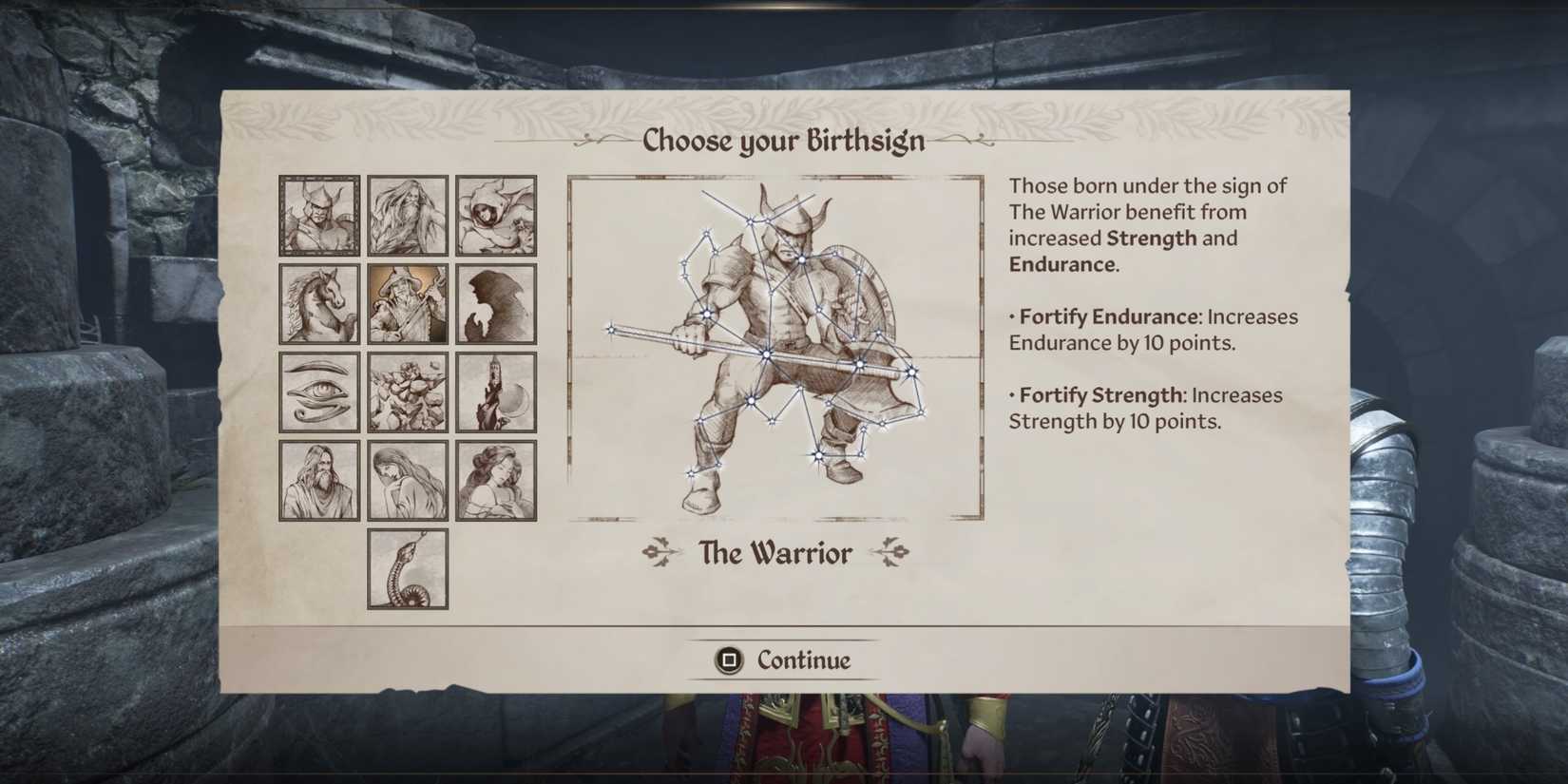This screenshot has height=784, width=1568.
Task: Select The Tower birthsign icon
Action: pyautogui.click(x=495, y=392)
